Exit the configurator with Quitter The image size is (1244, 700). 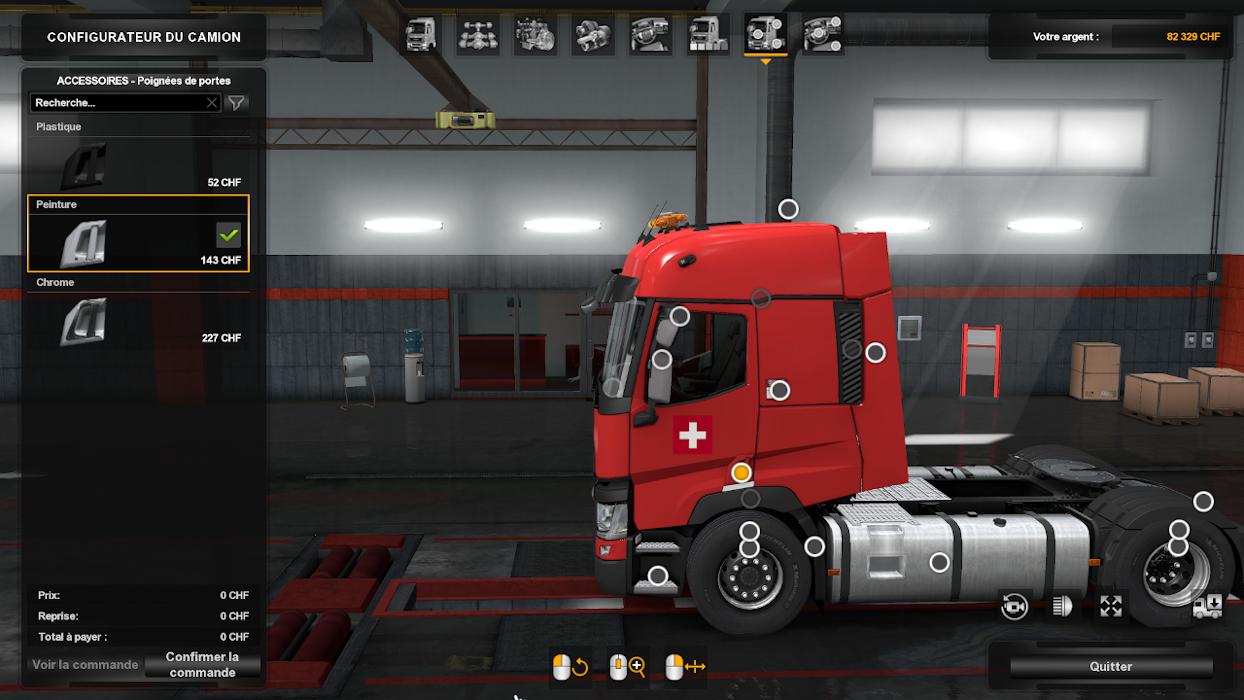pos(1110,667)
